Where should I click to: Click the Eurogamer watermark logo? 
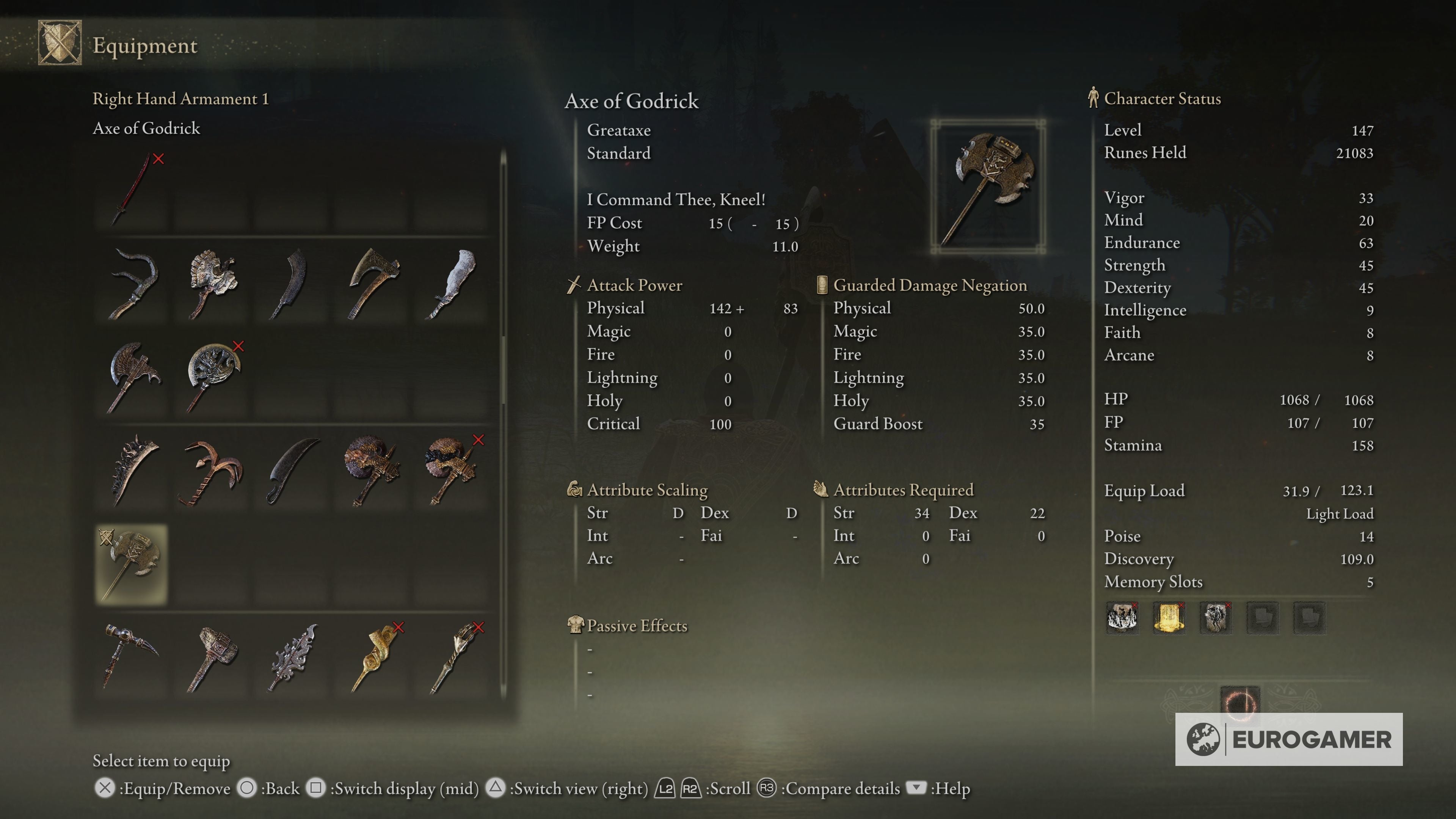point(1289,739)
